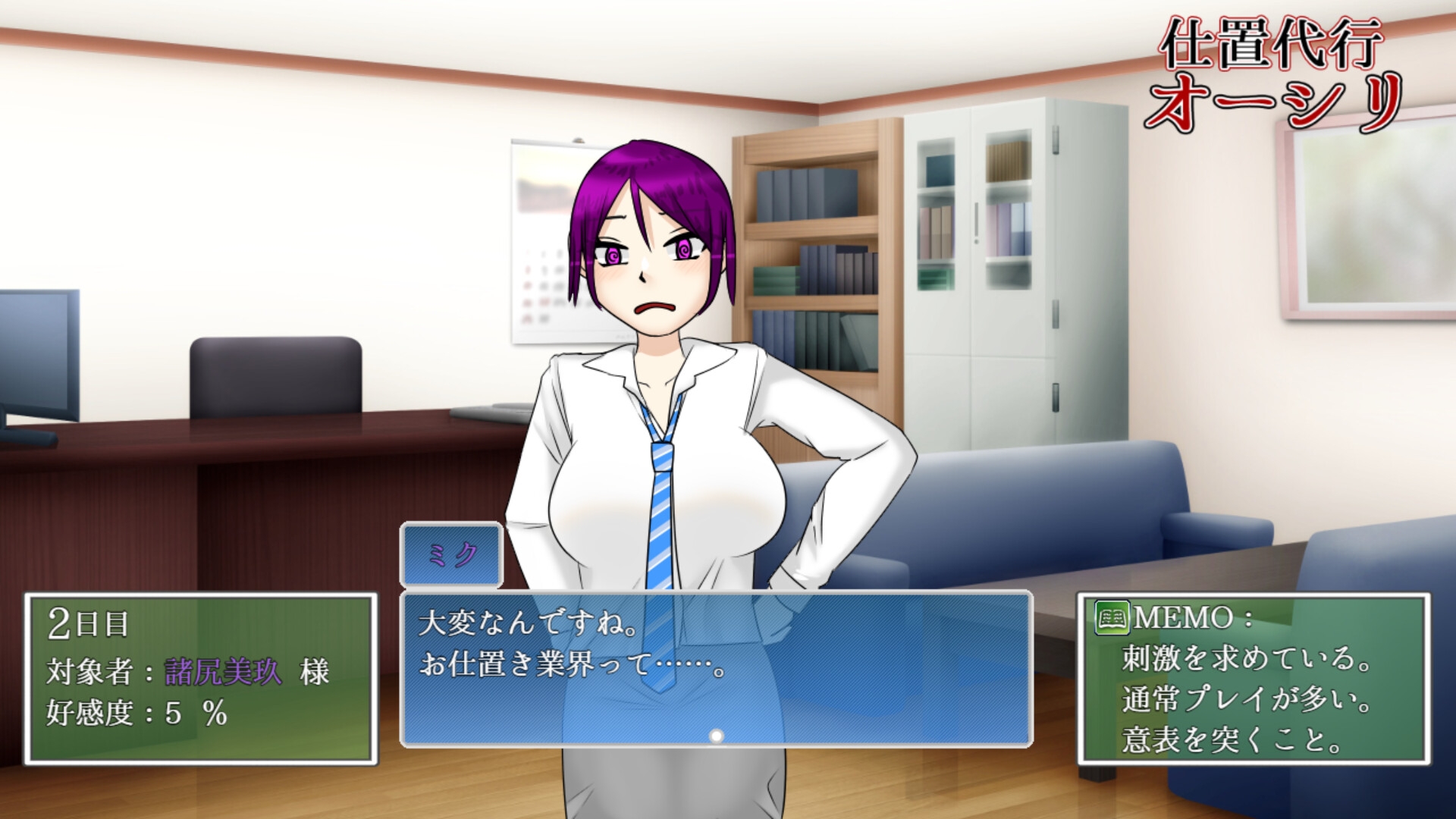Open the MEMO book icon
The width and height of the screenshot is (1456, 819).
coord(1112,618)
